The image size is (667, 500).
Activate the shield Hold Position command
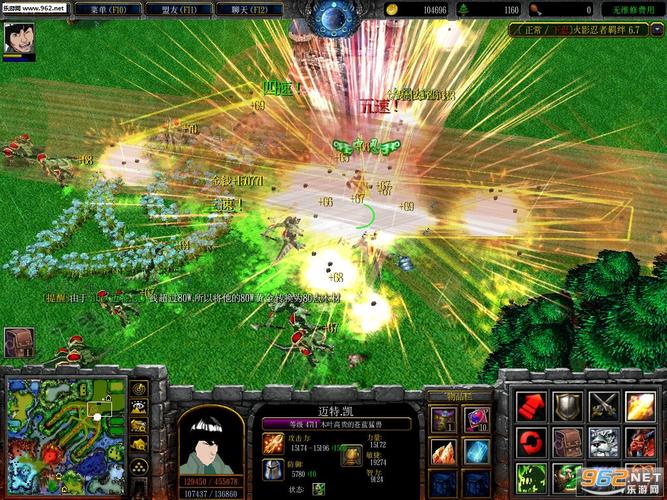pos(567,405)
